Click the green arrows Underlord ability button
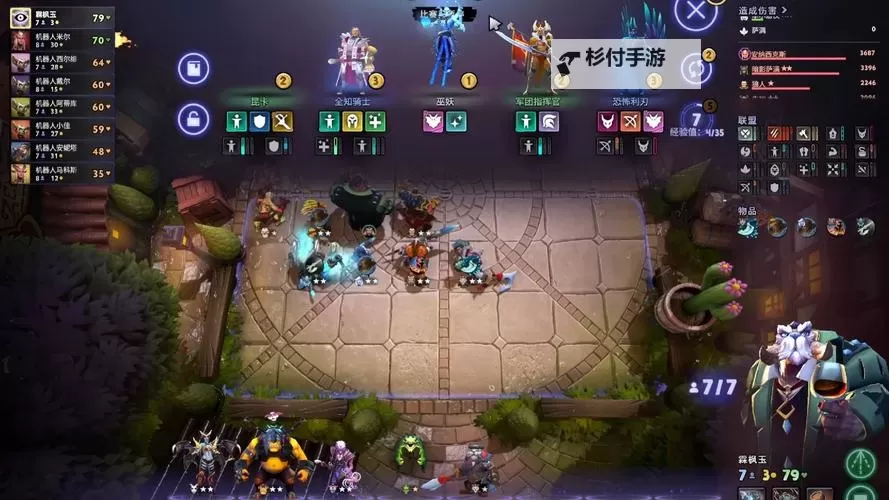This screenshot has height=500, width=889. coord(860,463)
